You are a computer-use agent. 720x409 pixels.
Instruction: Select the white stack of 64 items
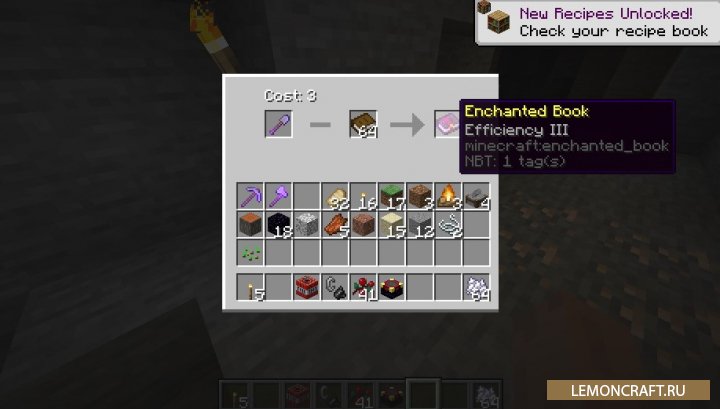(x=476, y=287)
